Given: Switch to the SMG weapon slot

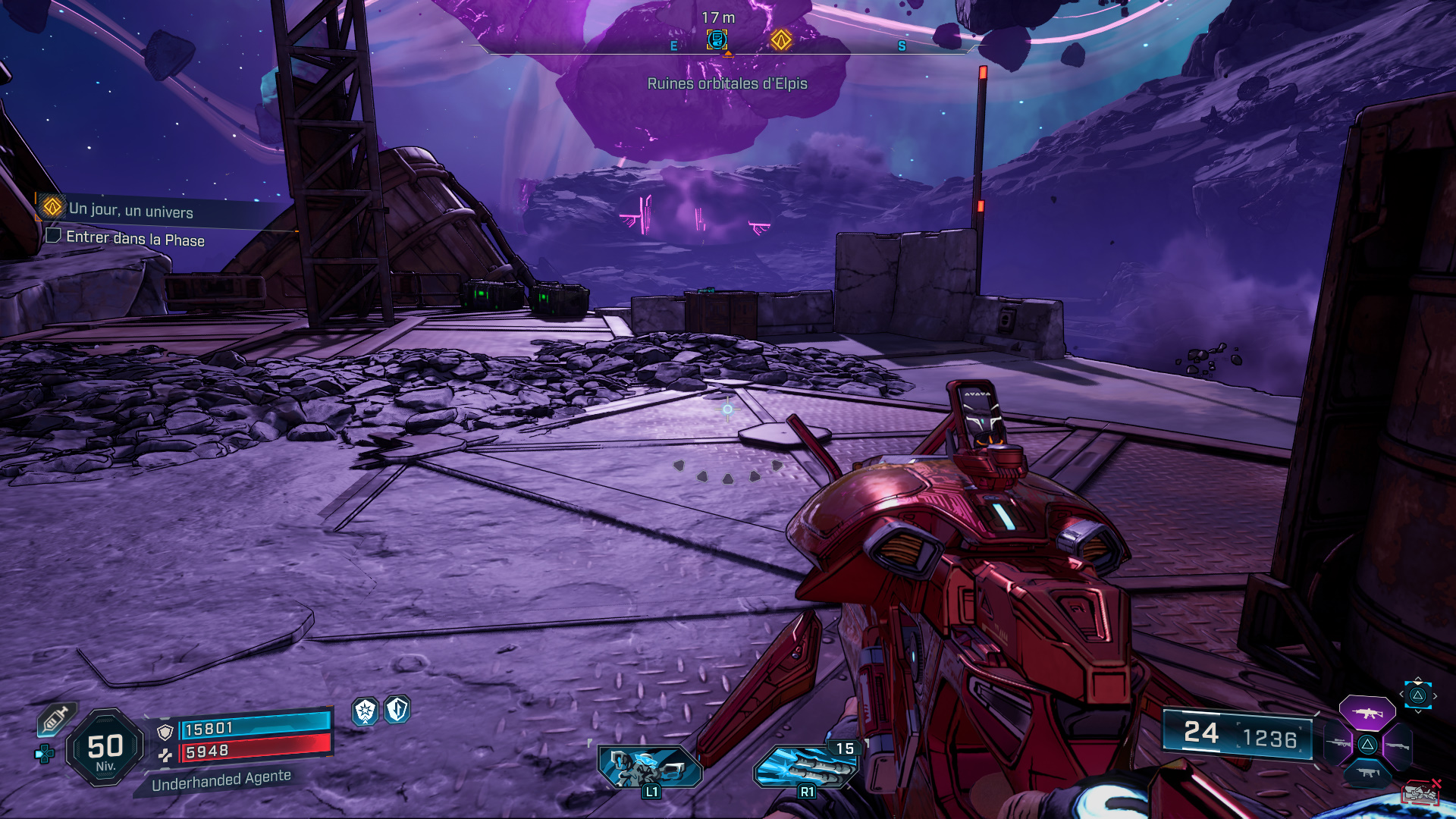Looking at the screenshot, I should pos(1367,773).
